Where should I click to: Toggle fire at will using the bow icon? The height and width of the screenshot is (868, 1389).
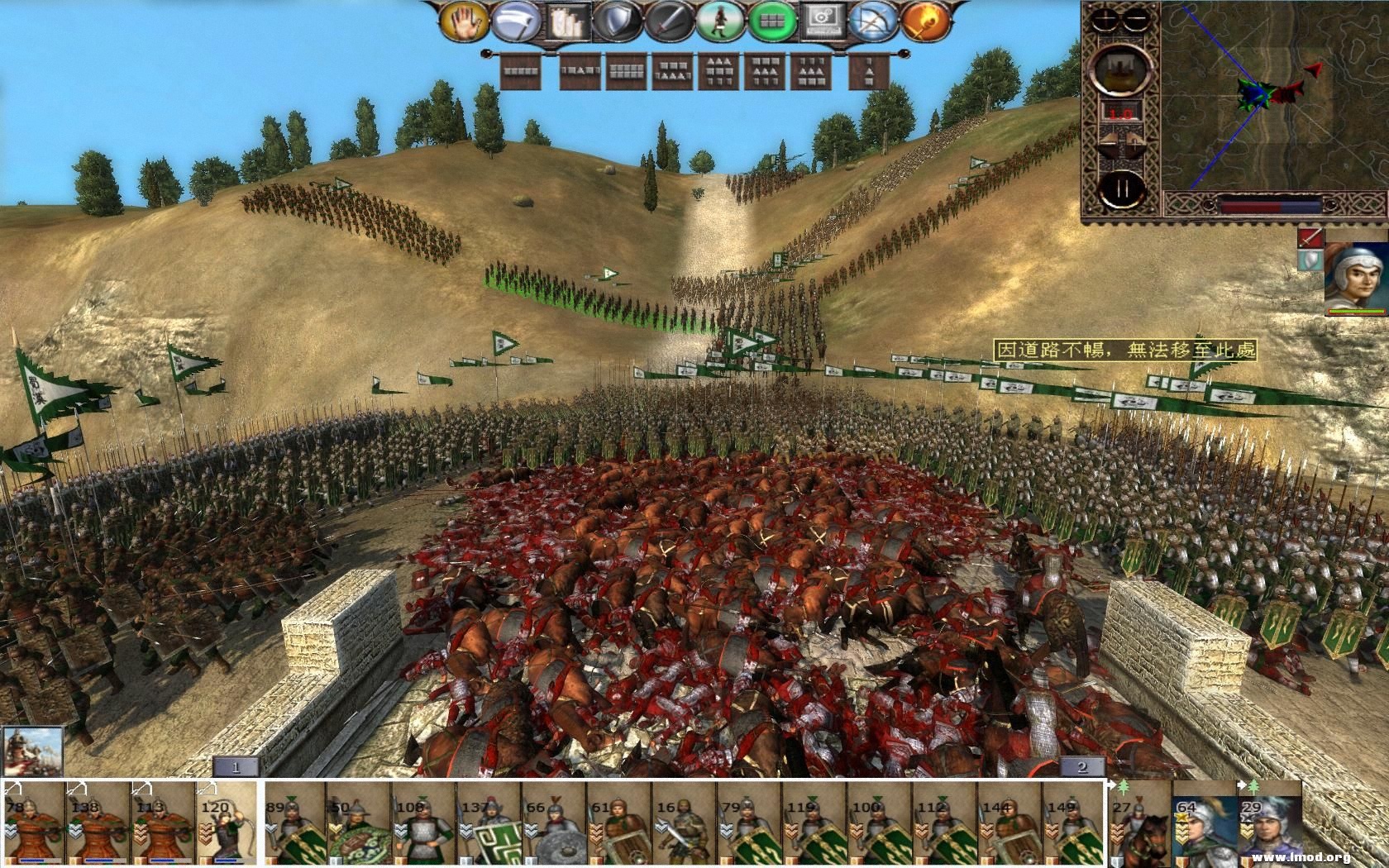pyautogui.click(x=873, y=20)
